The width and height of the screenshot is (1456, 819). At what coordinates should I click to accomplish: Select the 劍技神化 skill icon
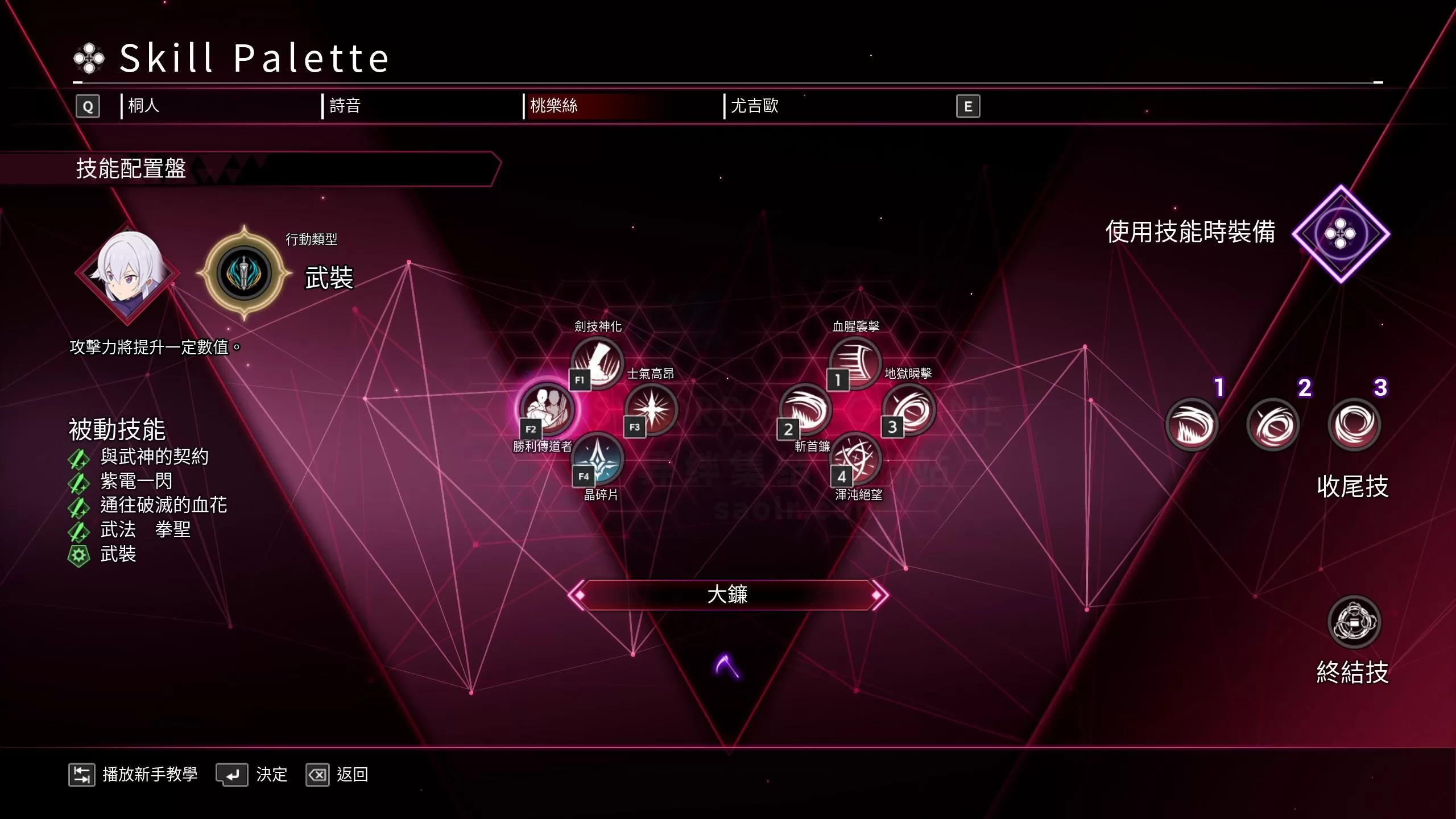(x=597, y=362)
